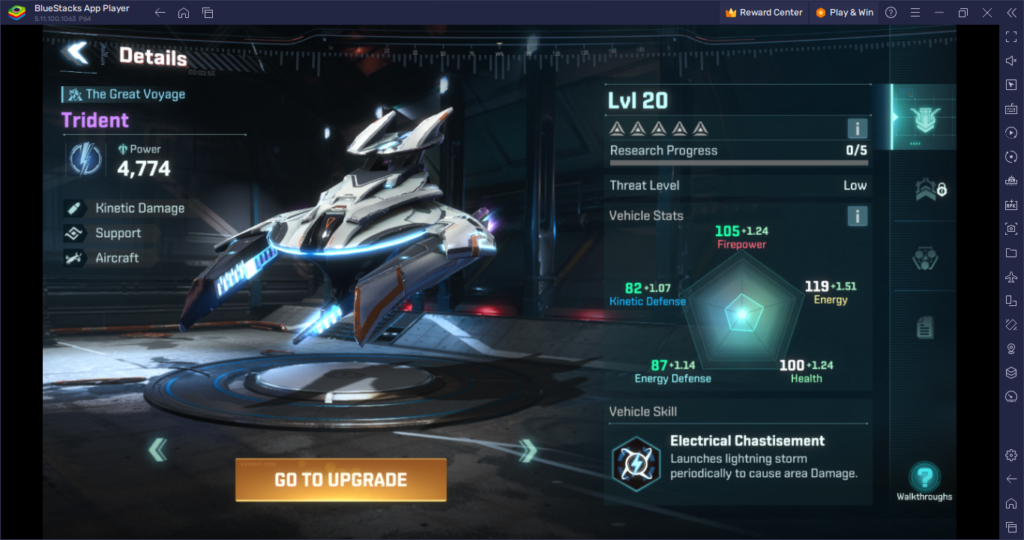Open BlueStacks Reward Center

tap(764, 13)
